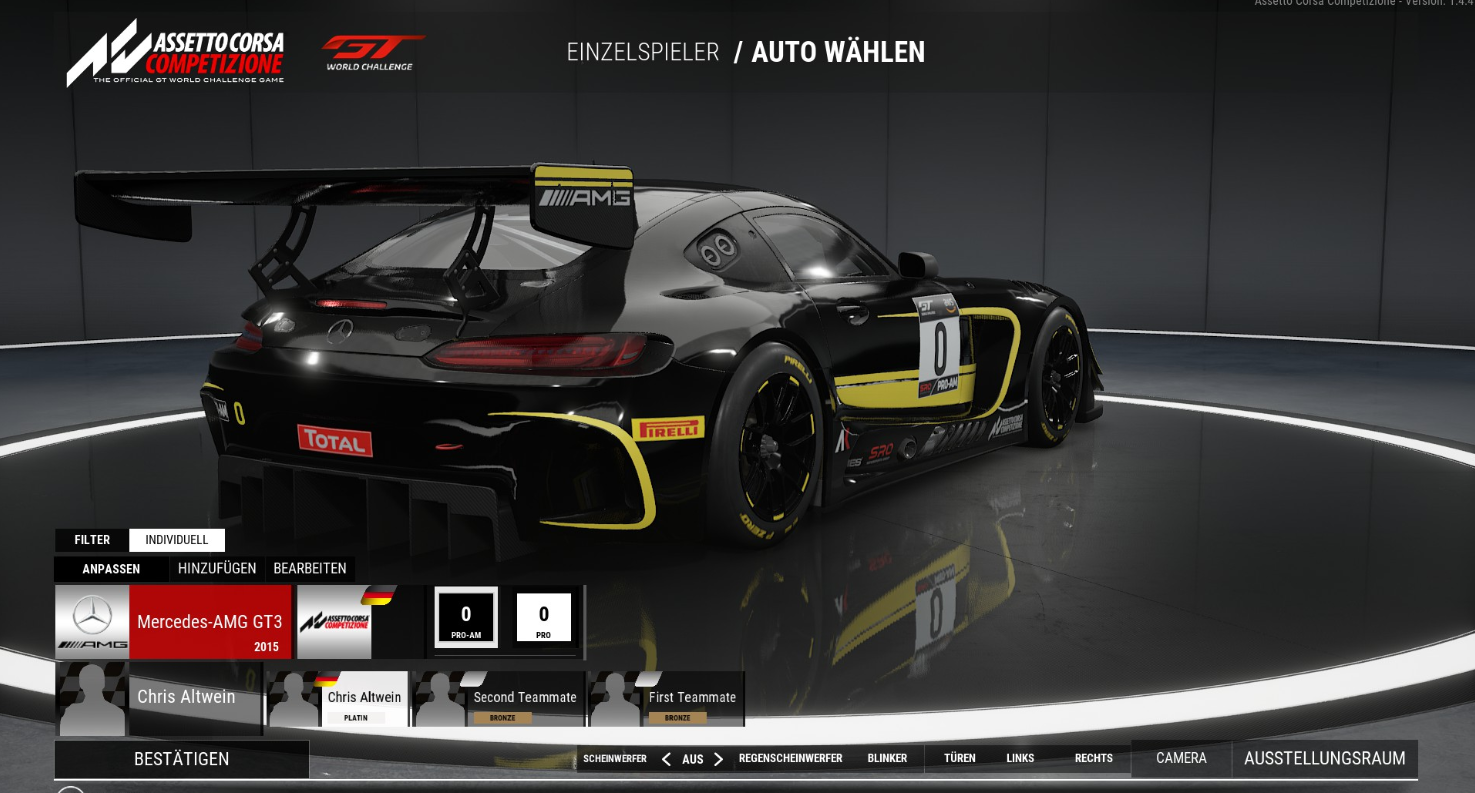Enter the Ausstellungsraum showroom
This screenshot has width=1475, height=793.
(1324, 759)
